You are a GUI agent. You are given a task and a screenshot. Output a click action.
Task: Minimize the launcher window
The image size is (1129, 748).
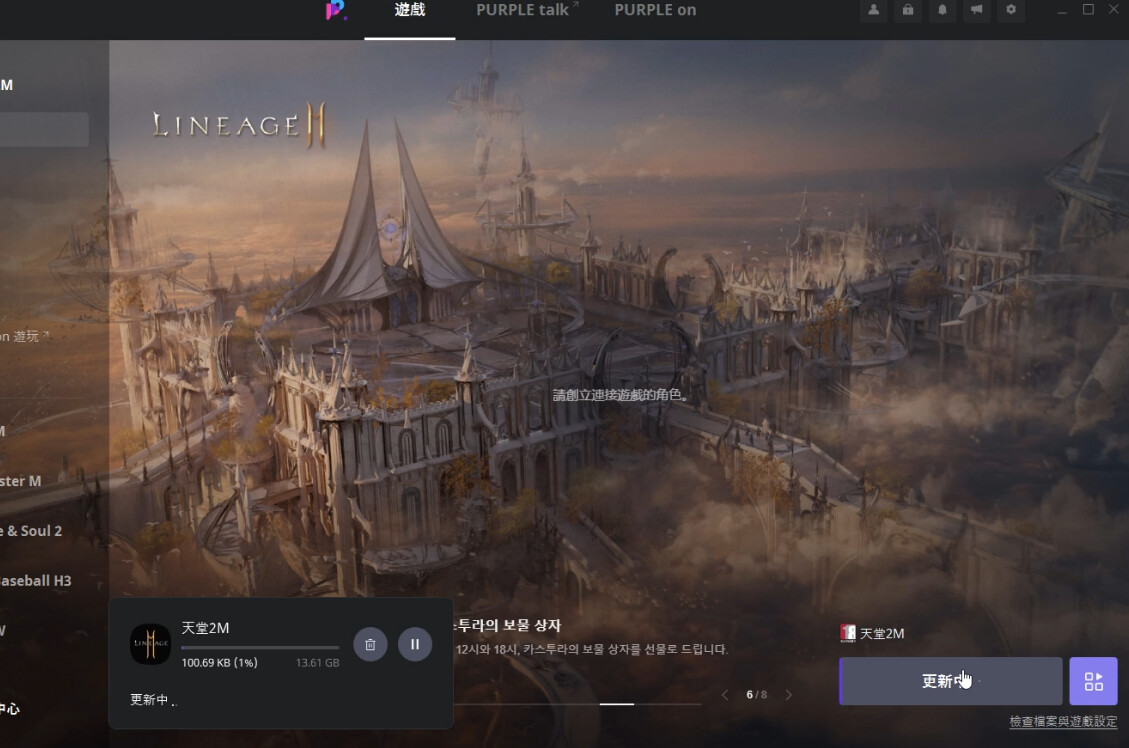tap(1062, 10)
